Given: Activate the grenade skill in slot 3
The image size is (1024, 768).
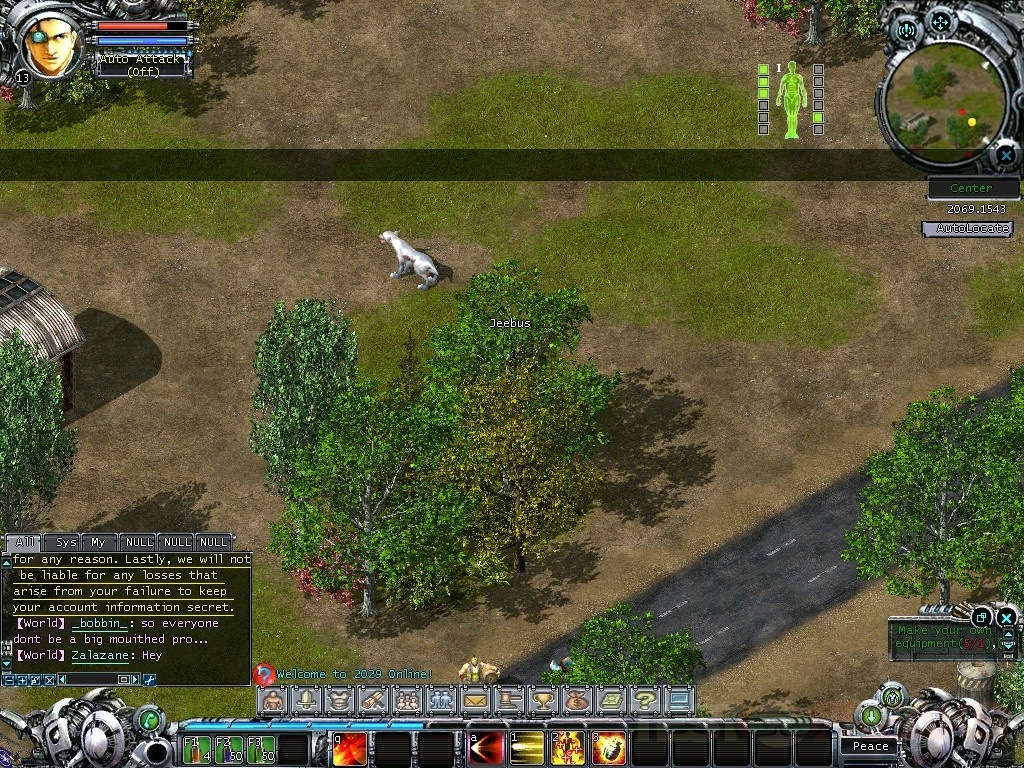Looking at the screenshot, I should click(x=609, y=748).
